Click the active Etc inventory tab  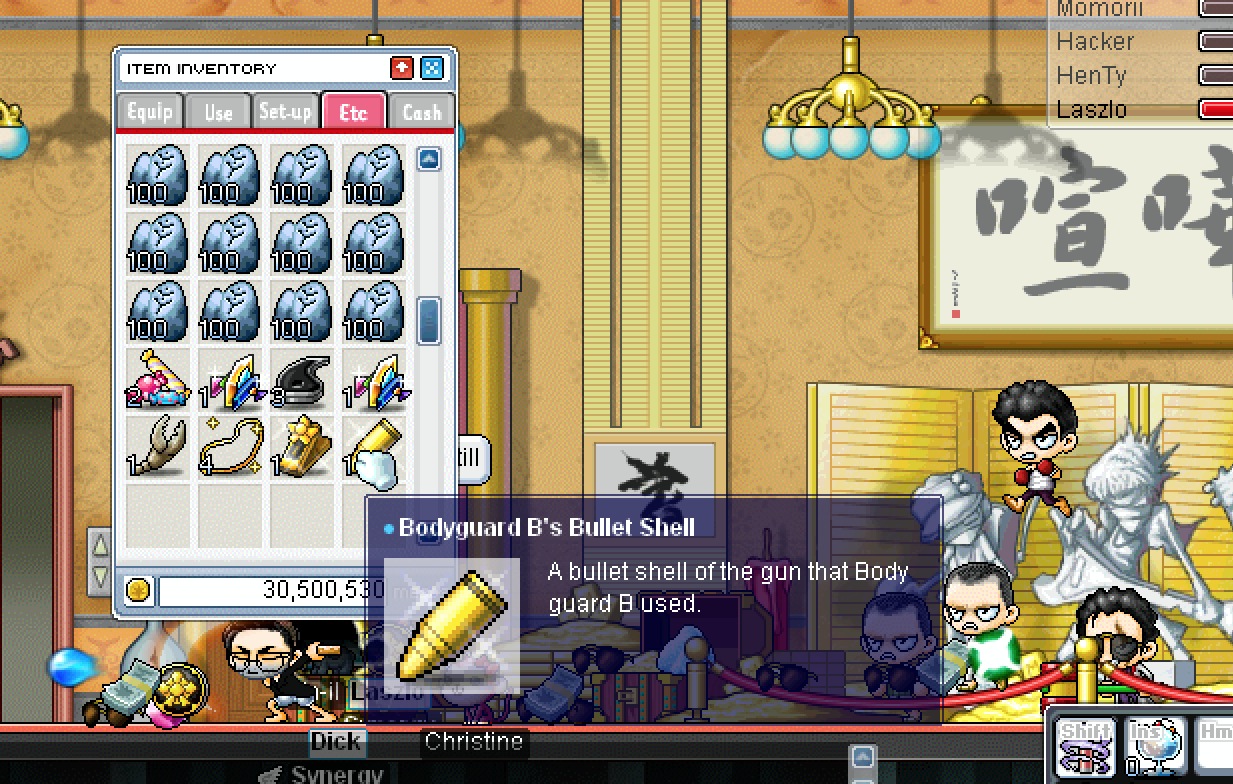(x=353, y=112)
